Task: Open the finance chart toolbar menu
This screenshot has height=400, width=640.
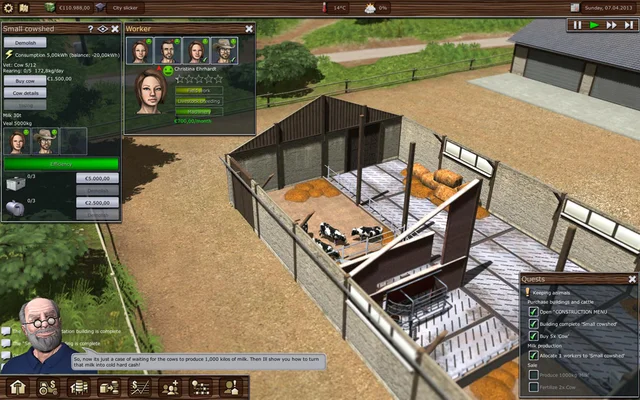Action: tap(140, 387)
